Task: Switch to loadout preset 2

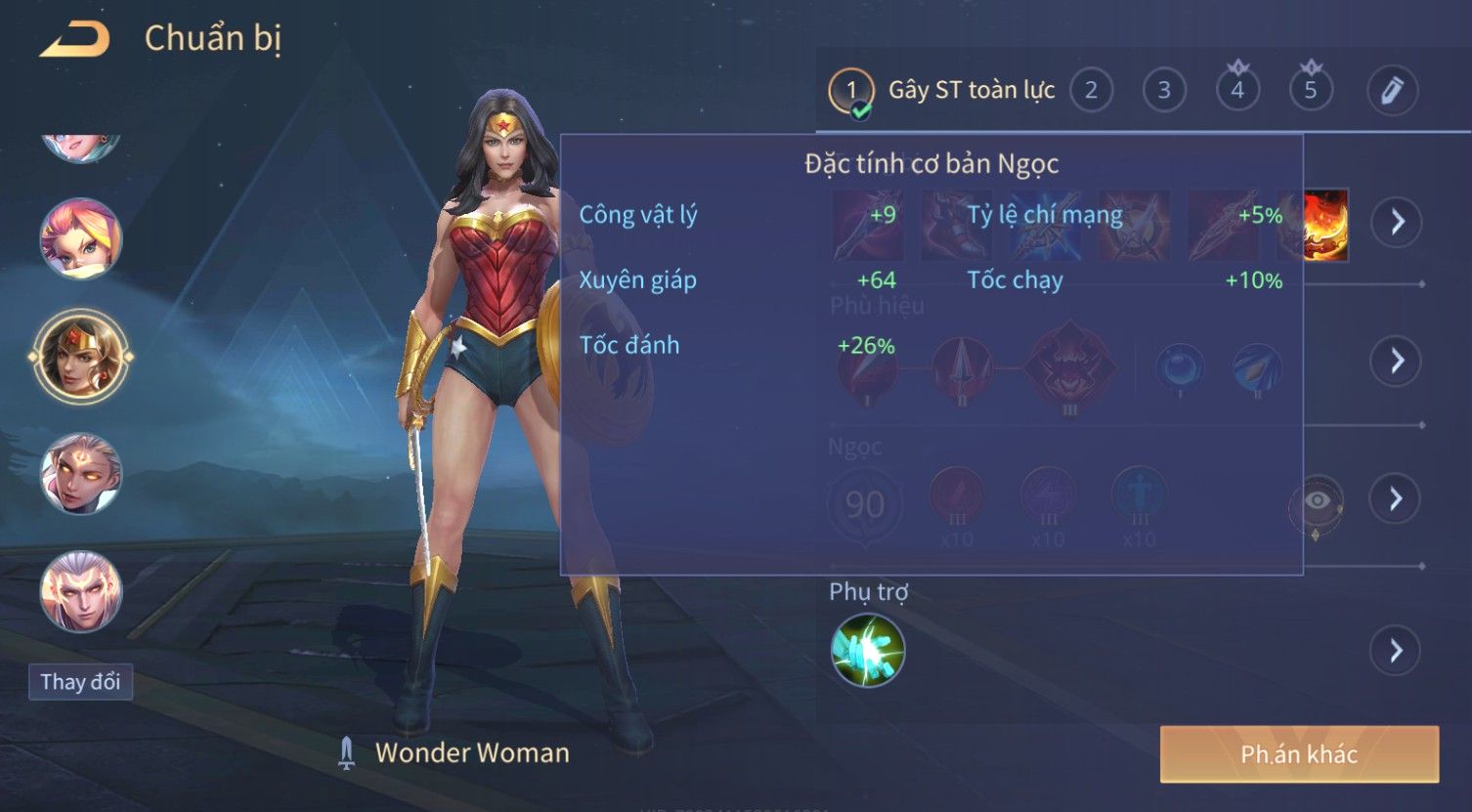Action: [1091, 91]
